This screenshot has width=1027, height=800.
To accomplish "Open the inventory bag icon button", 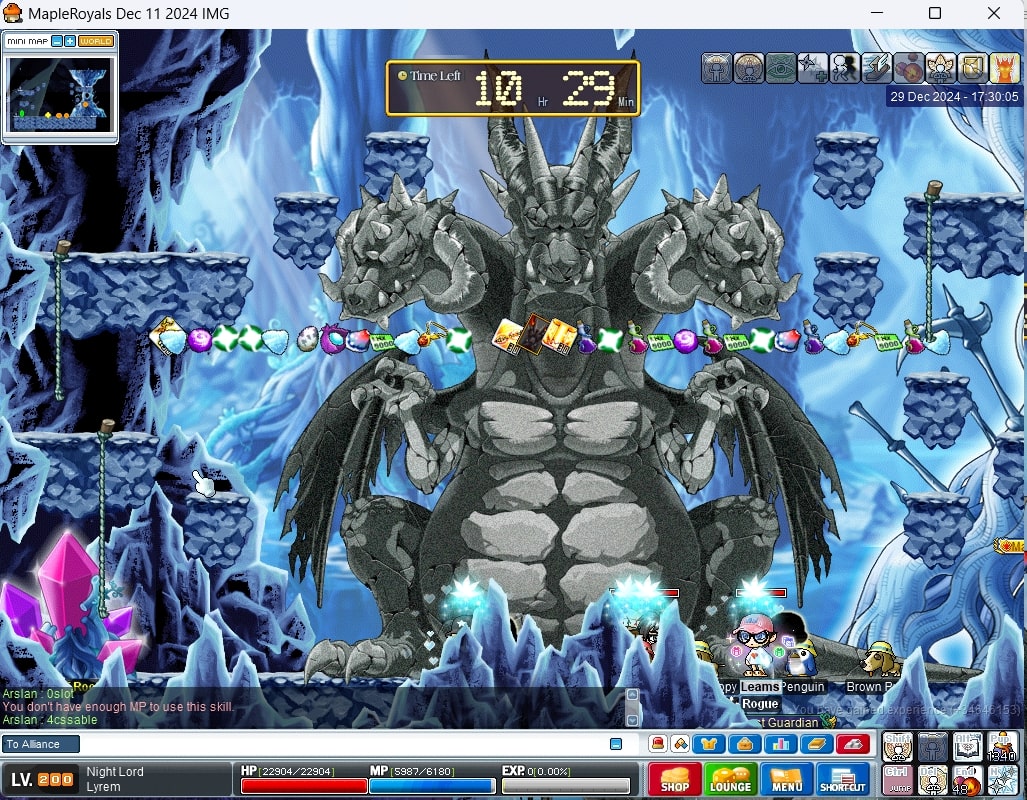I will point(744,744).
